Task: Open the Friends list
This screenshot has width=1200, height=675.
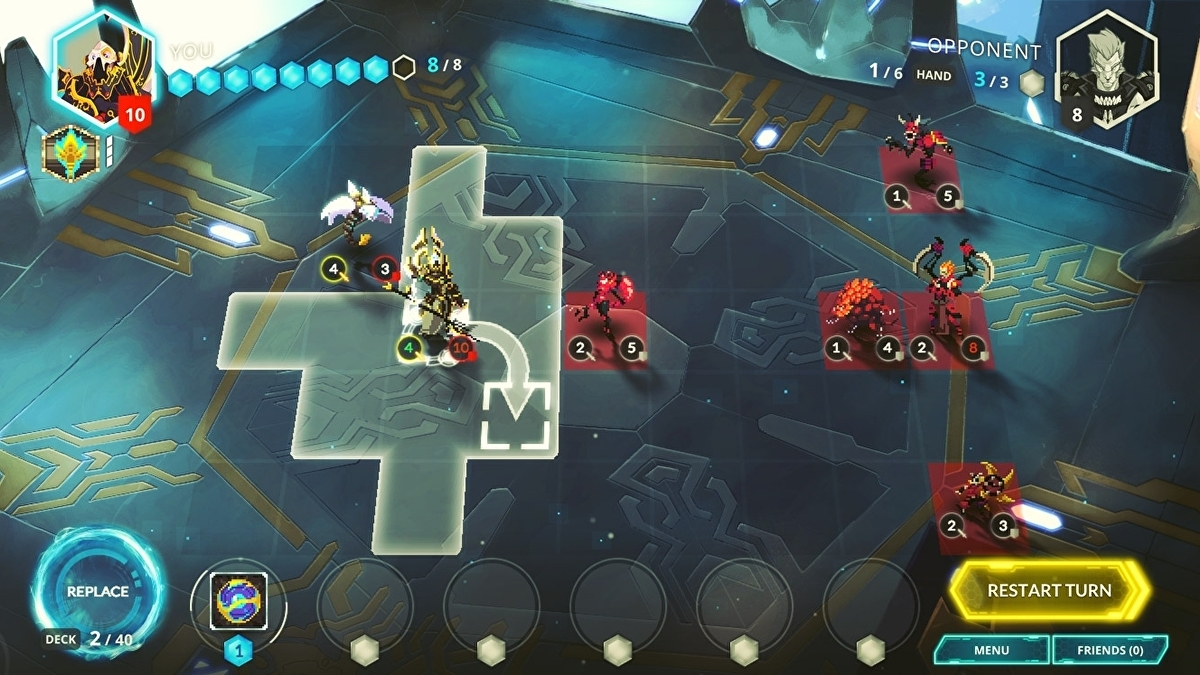Action: pos(1110,650)
